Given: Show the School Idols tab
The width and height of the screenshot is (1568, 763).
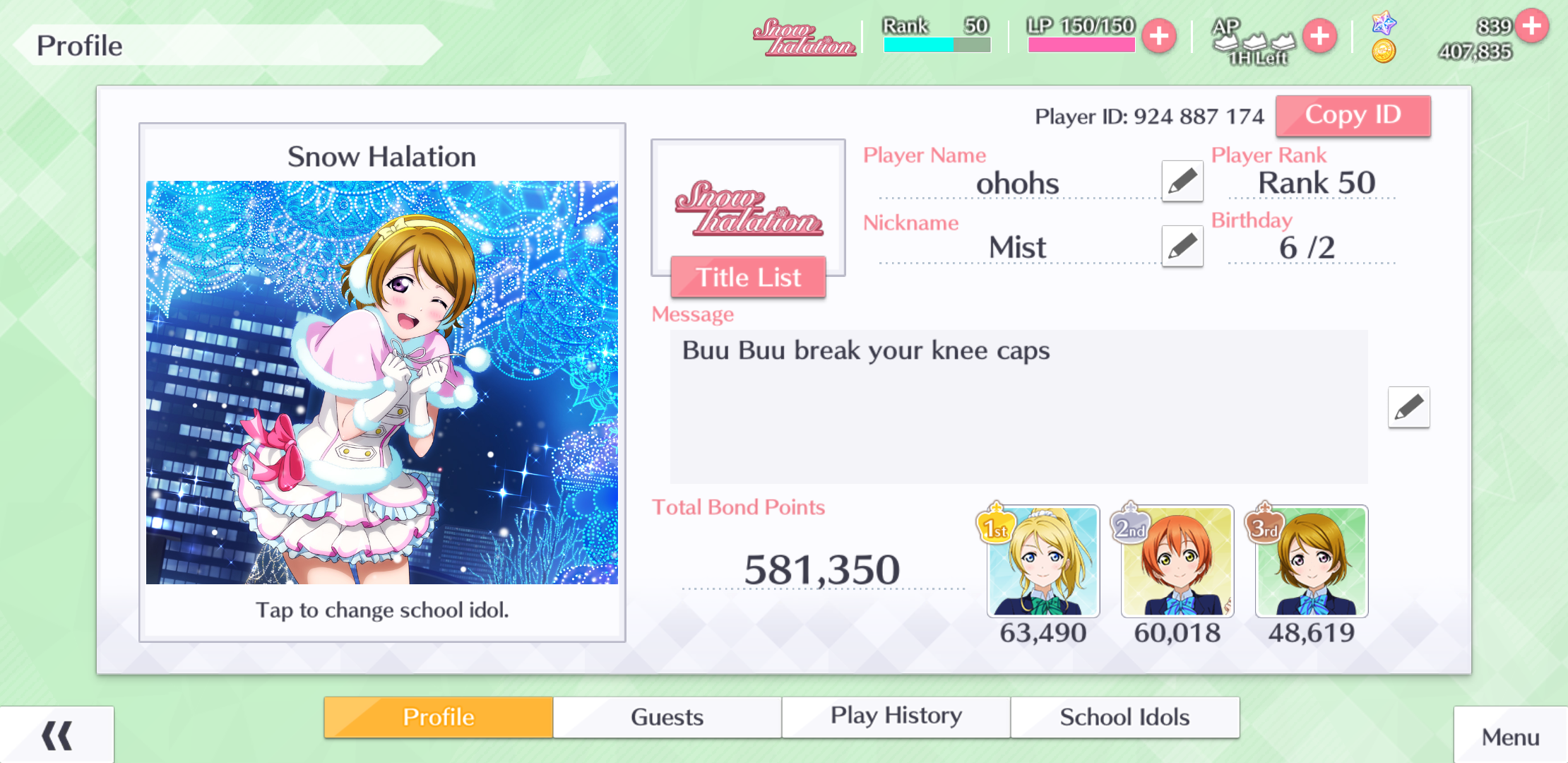Looking at the screenshot, I should coord(1124,717).
